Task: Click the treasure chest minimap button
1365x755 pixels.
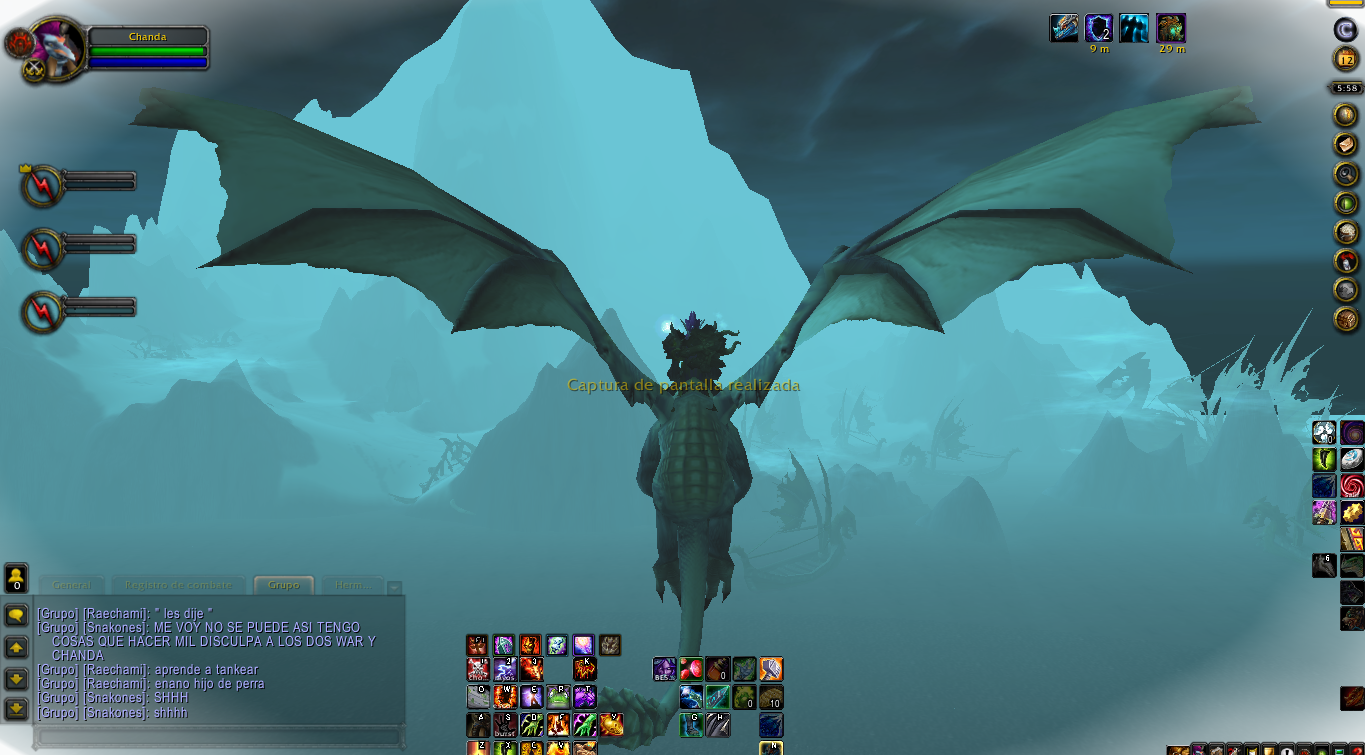Action: pyautogui.click(x=1346, y=319)
